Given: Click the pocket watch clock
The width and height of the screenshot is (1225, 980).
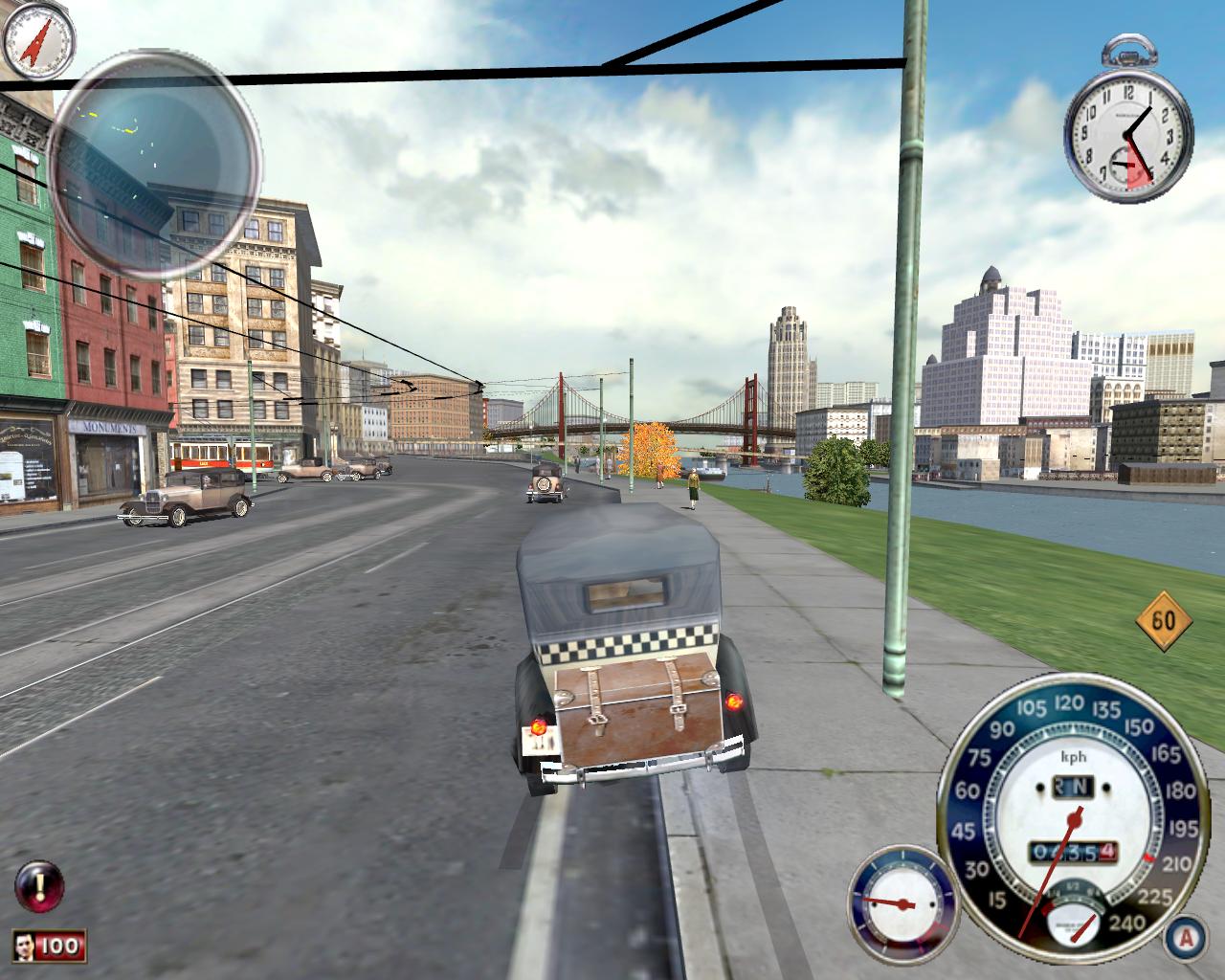Looking at the screenshot, I should (1129, 137).
